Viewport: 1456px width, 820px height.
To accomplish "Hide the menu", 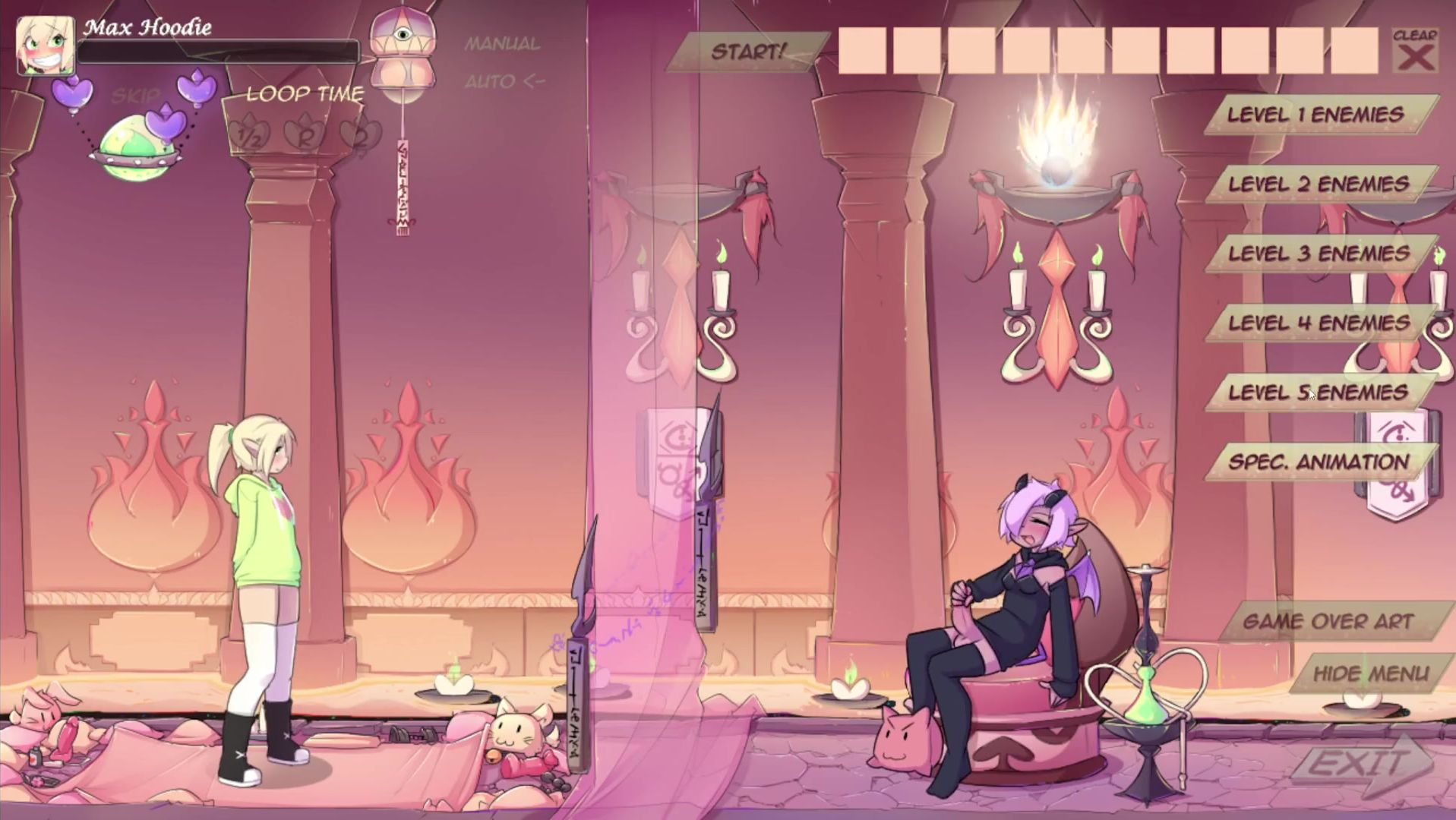I will pos(1370,673).
